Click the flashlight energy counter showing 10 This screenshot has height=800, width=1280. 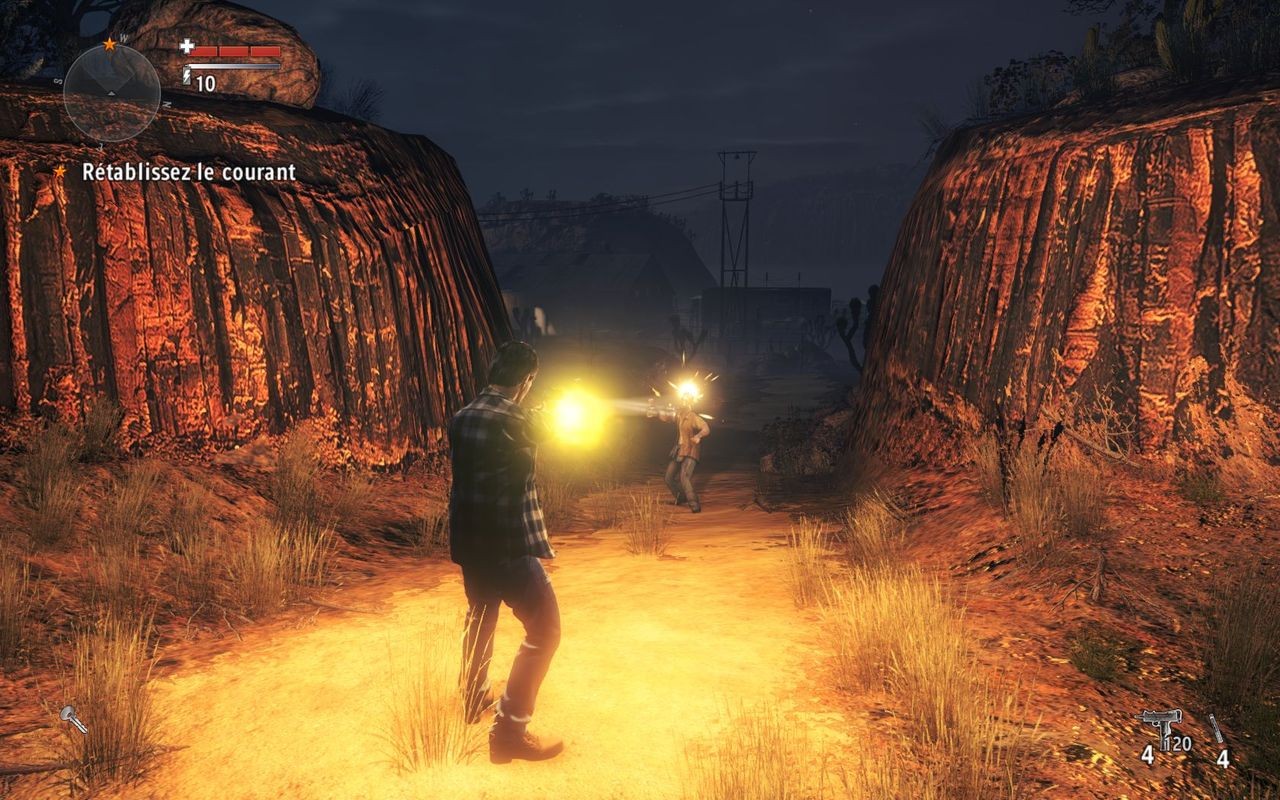click(204, 82)
